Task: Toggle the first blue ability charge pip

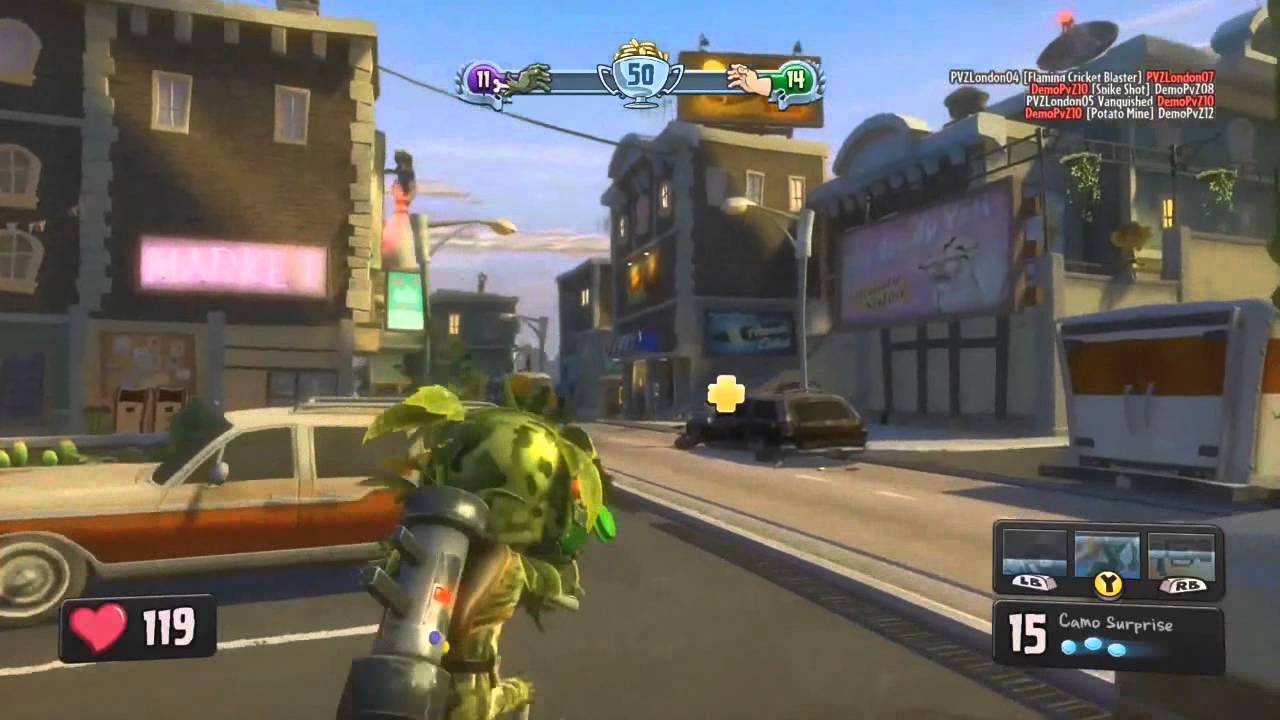Action: click(x=1068, y=646)
